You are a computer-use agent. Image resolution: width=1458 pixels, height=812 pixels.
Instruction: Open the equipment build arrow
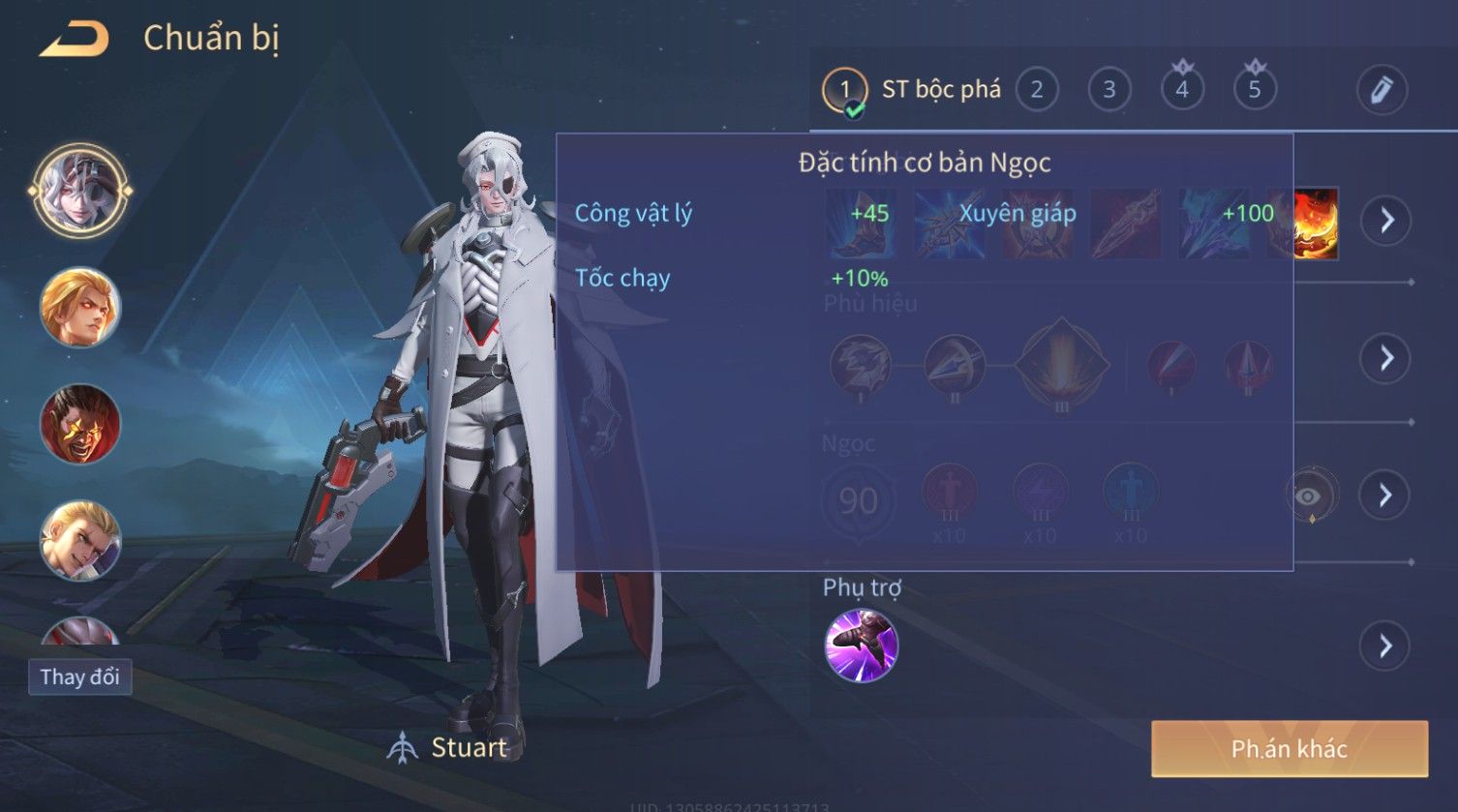(x=1386, y=221)
